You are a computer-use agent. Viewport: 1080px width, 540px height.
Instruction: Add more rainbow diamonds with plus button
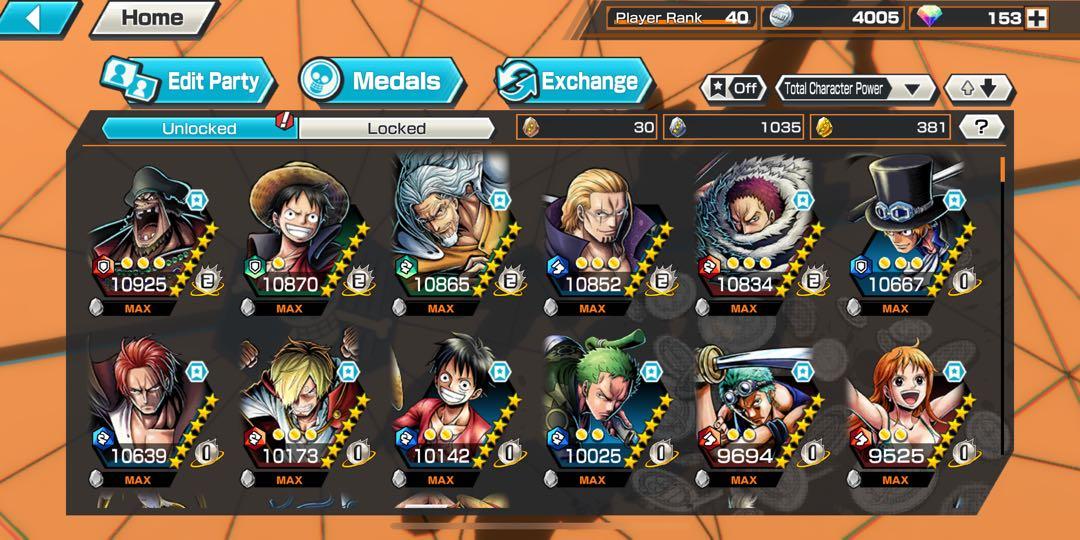pos(1037,18)
